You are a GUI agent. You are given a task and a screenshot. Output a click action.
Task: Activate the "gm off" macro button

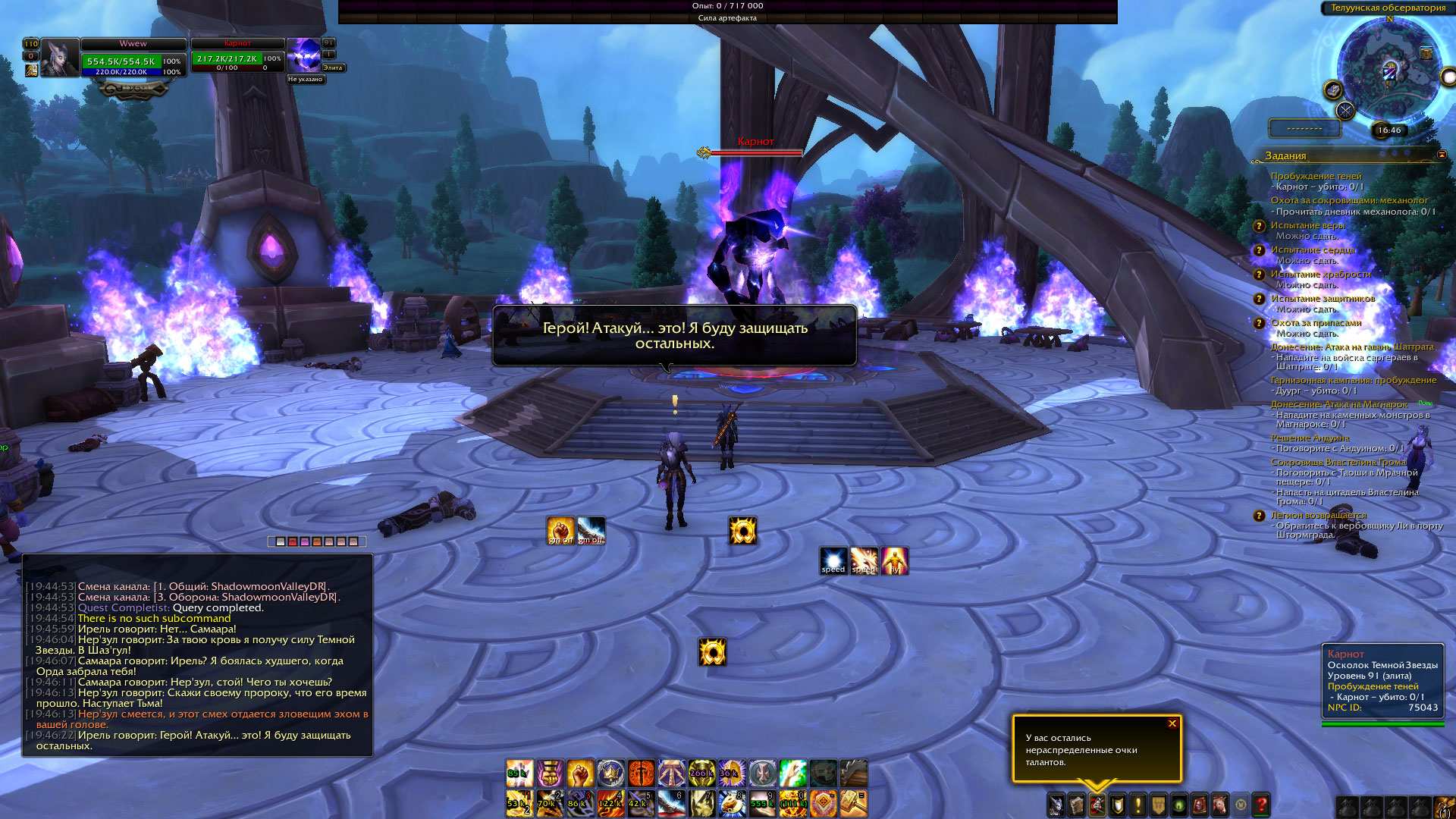[591, 530]
